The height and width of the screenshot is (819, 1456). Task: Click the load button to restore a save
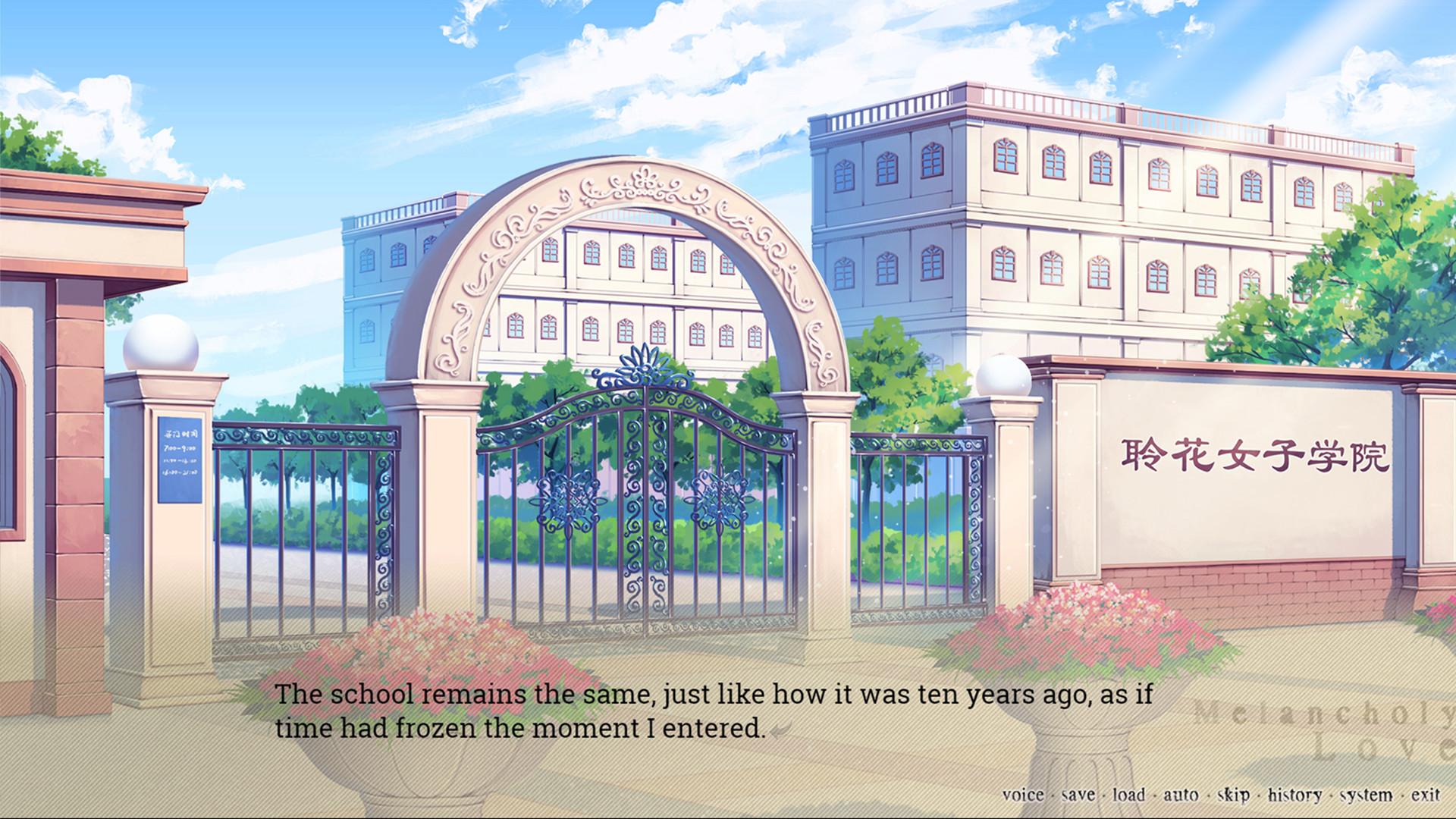(x=1130, y=794)
